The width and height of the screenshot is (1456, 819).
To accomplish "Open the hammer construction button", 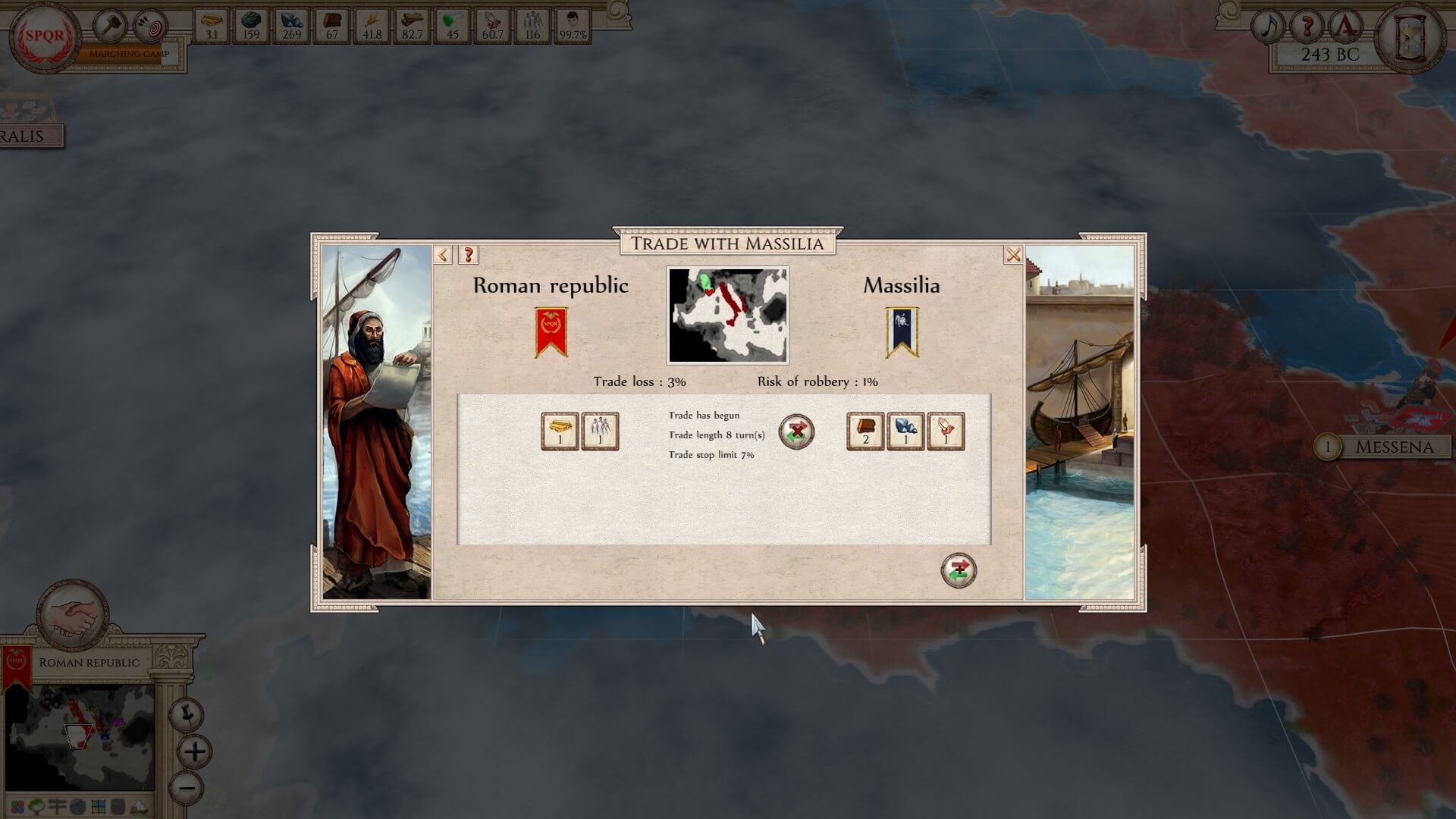I will (111, 27).
